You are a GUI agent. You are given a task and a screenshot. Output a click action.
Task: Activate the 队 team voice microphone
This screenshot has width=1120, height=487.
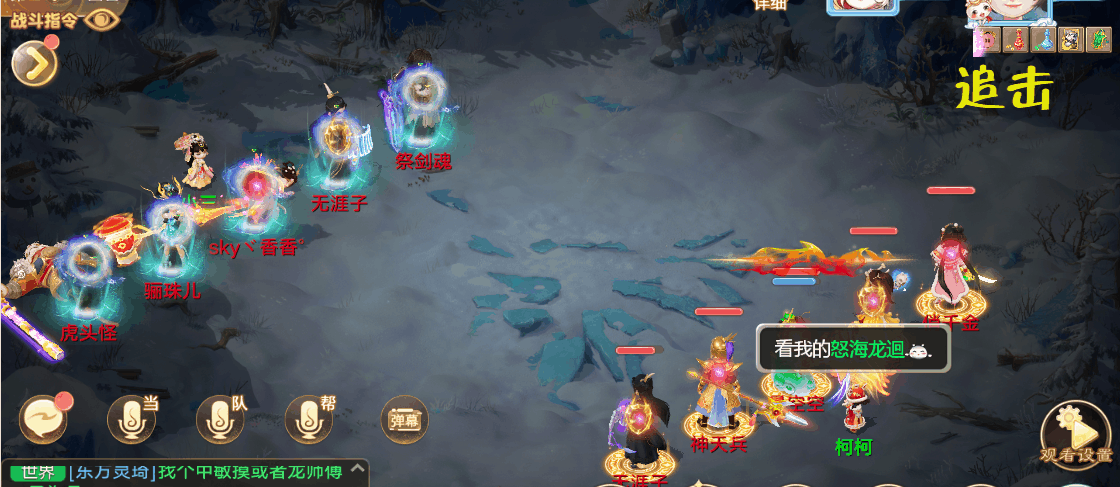pos(220,420)
